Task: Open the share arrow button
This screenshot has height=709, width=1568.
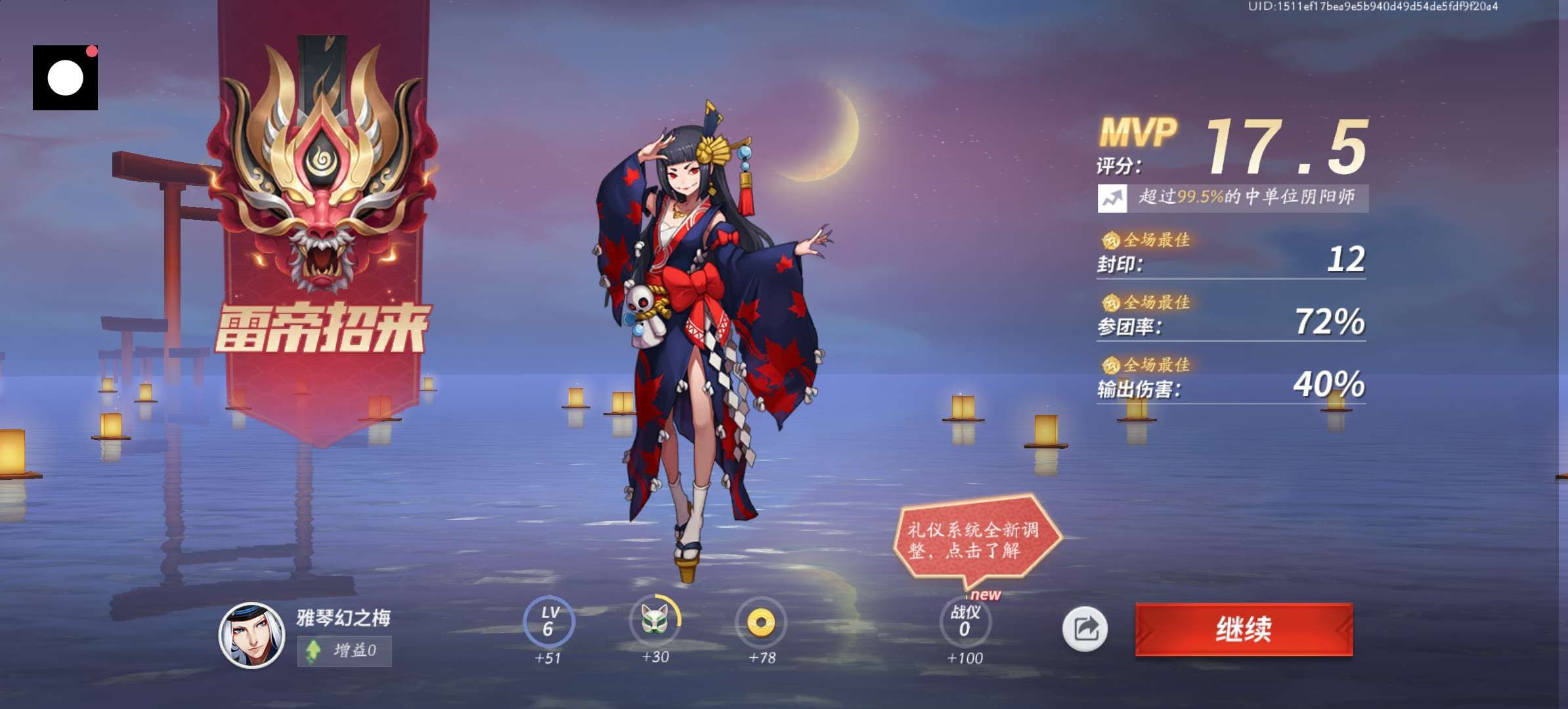Action: point(1085,629)
